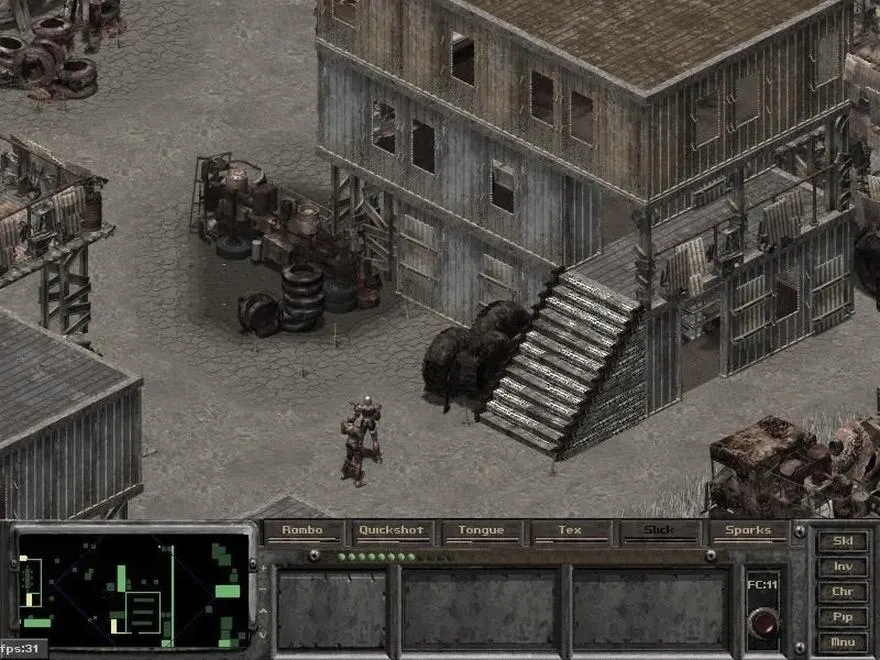Open the Mnu game menu
The height and width of the screenshot is (660, 880).
[842, 642]
